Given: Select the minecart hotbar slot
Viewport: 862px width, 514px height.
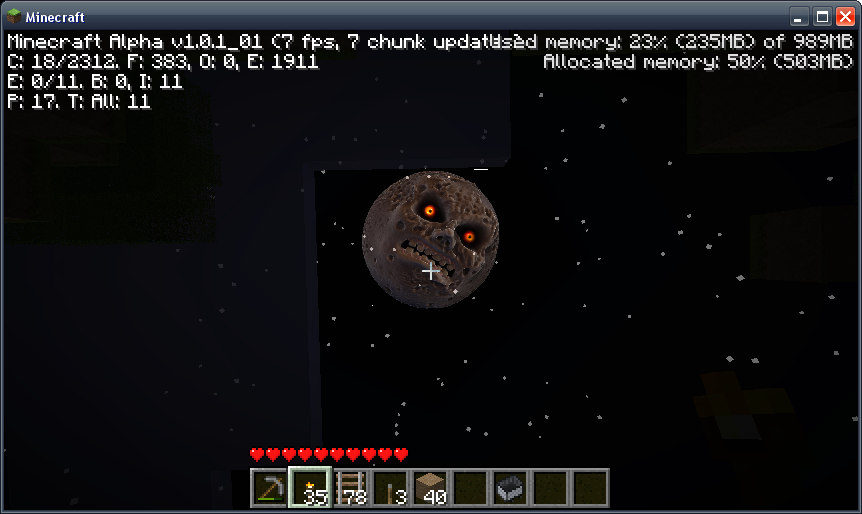Looking at the screenshot, I should coord(509,488).
